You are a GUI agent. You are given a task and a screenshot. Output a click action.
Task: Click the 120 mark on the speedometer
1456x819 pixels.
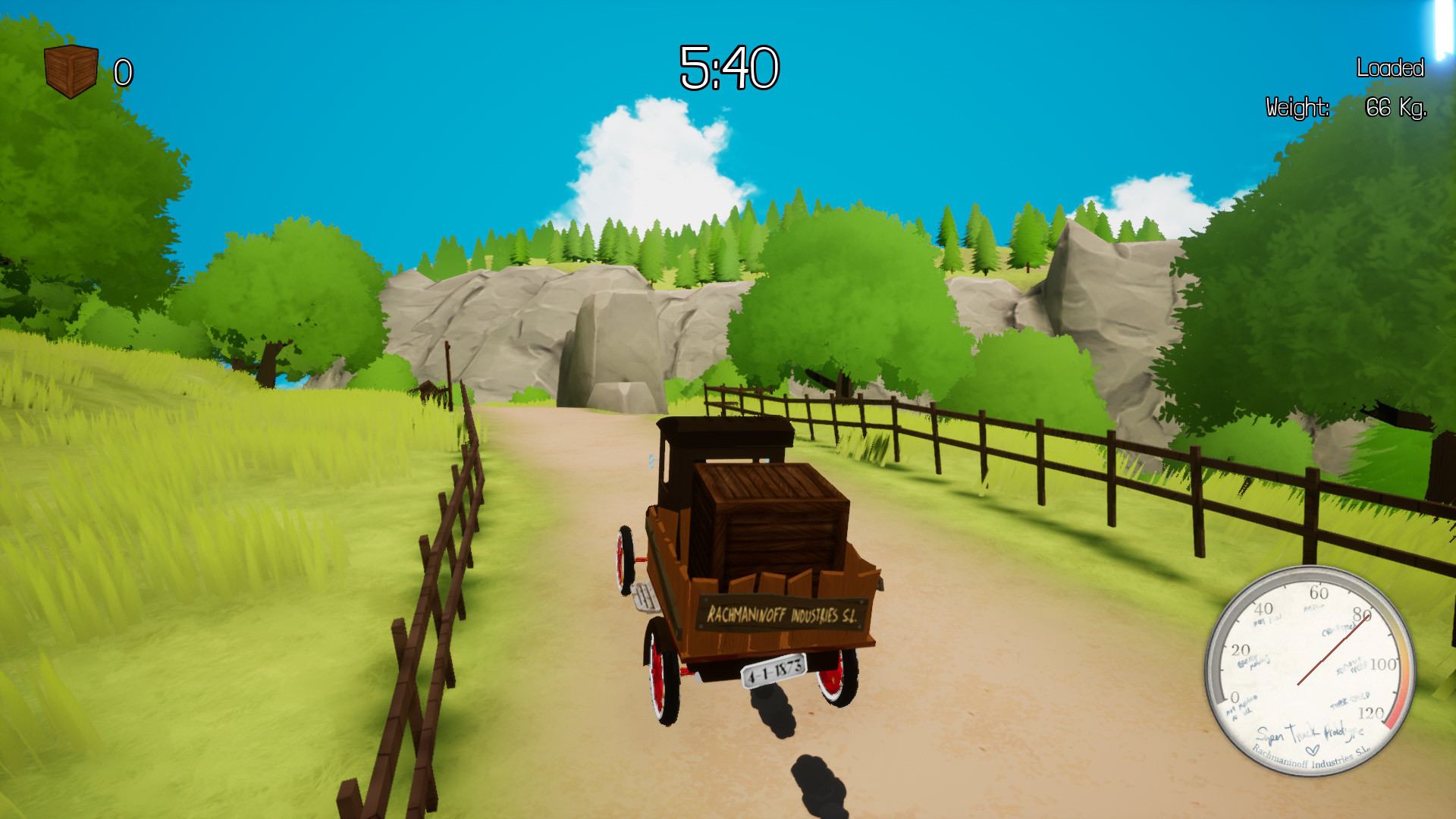[1371, 713]
